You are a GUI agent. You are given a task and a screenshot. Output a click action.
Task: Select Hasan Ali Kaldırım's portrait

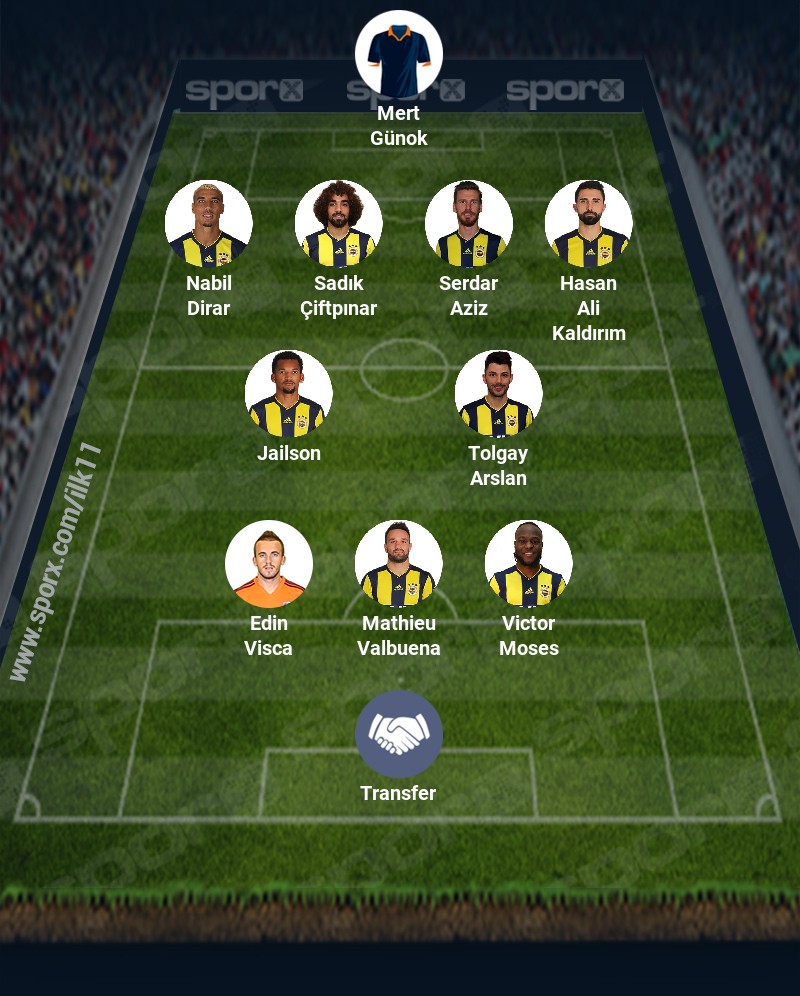point(589,224)
